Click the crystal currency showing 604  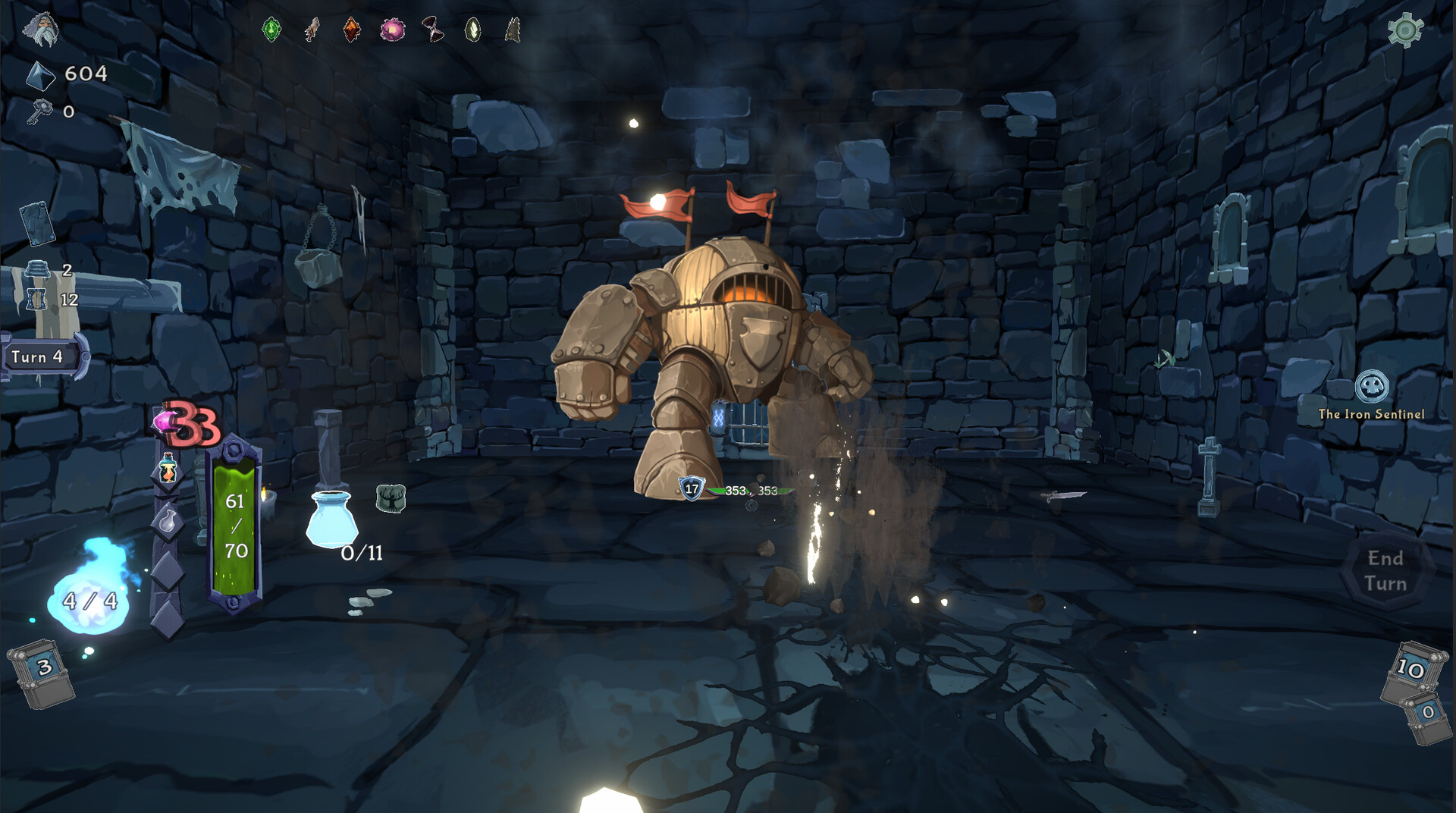tap(69, 75)
